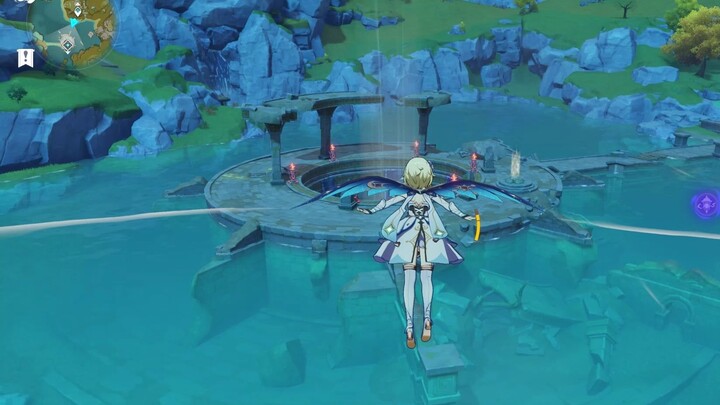Select the teleport waypoint pin on minimap
Image resolution: width=720 pixels, height=405 pixels.
tap(78, 12)
